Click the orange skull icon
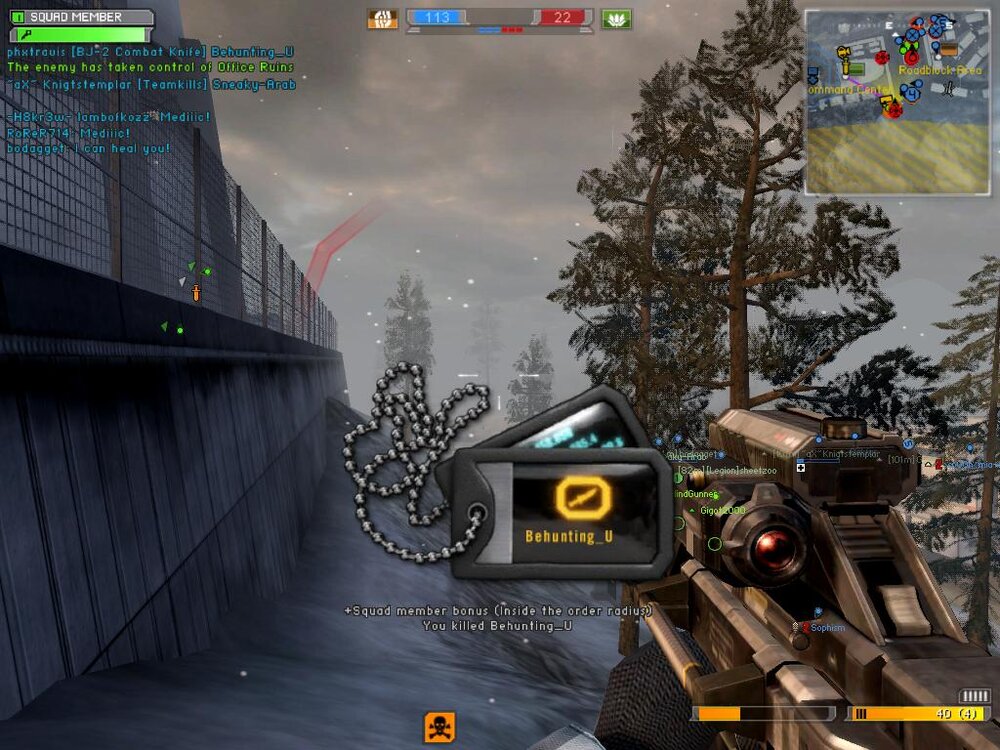 click(x=439, y=726)
